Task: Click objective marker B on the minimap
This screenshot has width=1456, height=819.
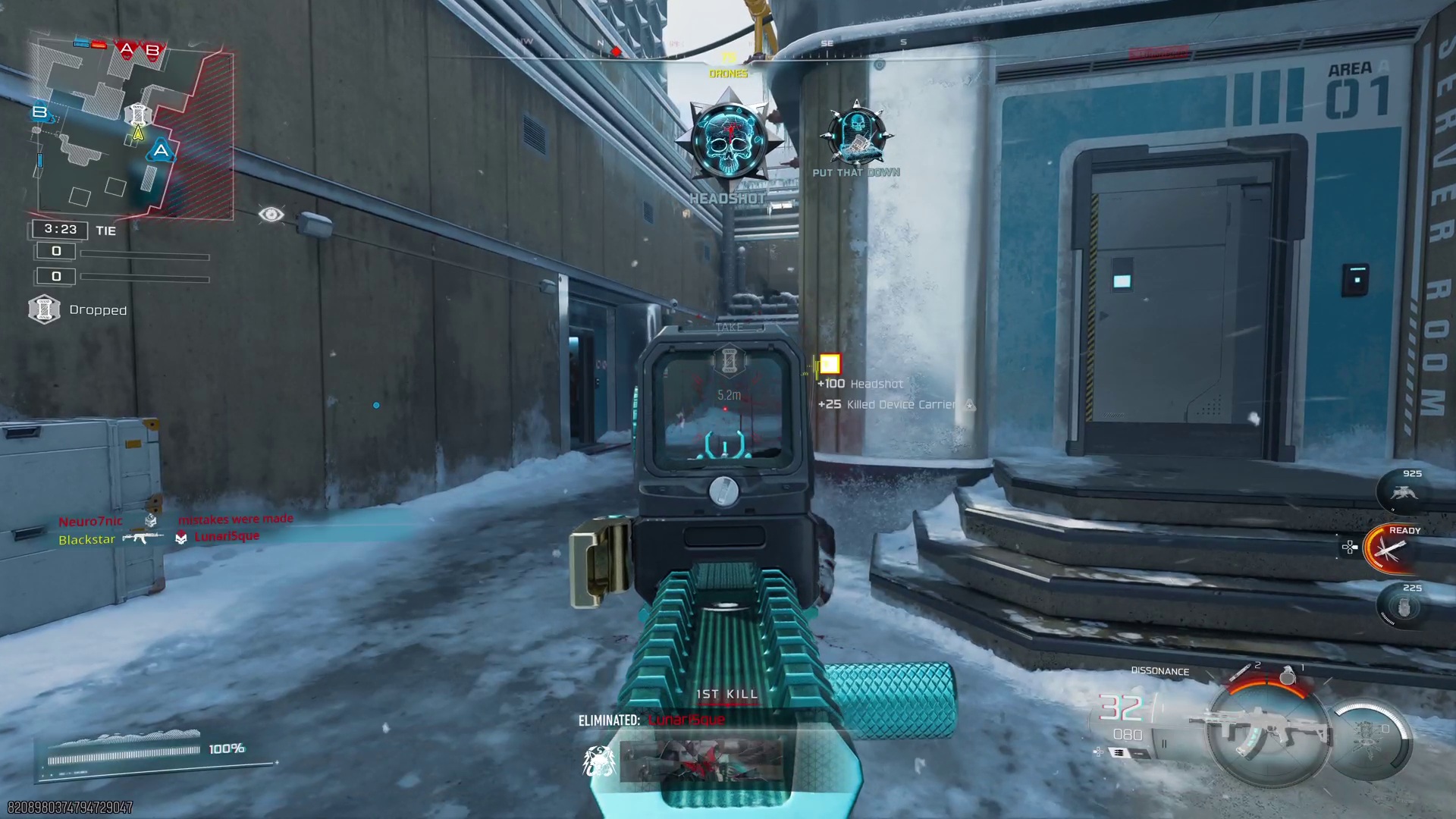Action: (x=39, y=112)
